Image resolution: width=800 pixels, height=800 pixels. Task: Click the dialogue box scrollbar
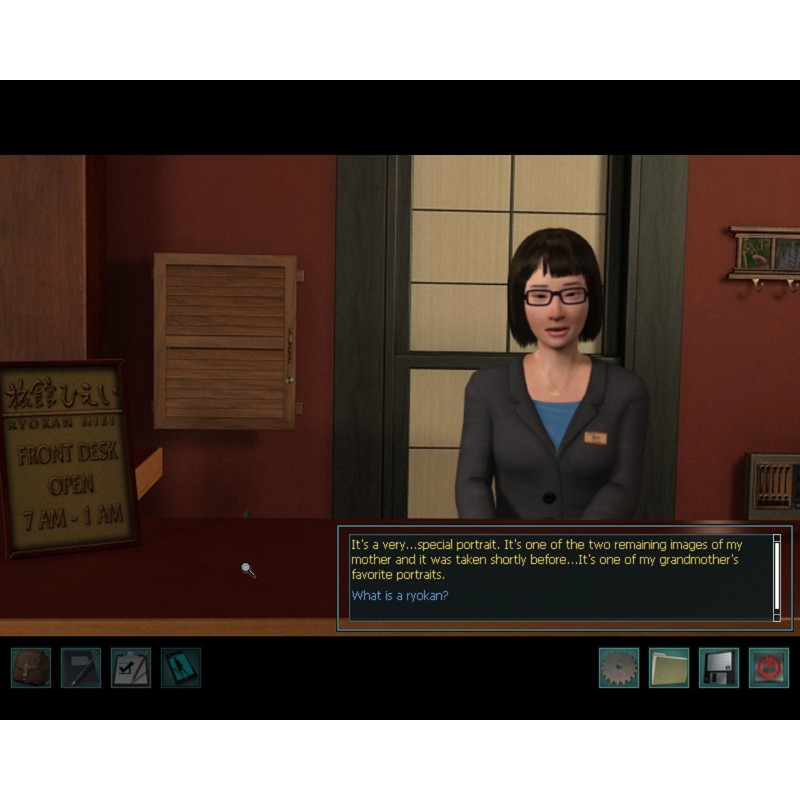[777, 577]
